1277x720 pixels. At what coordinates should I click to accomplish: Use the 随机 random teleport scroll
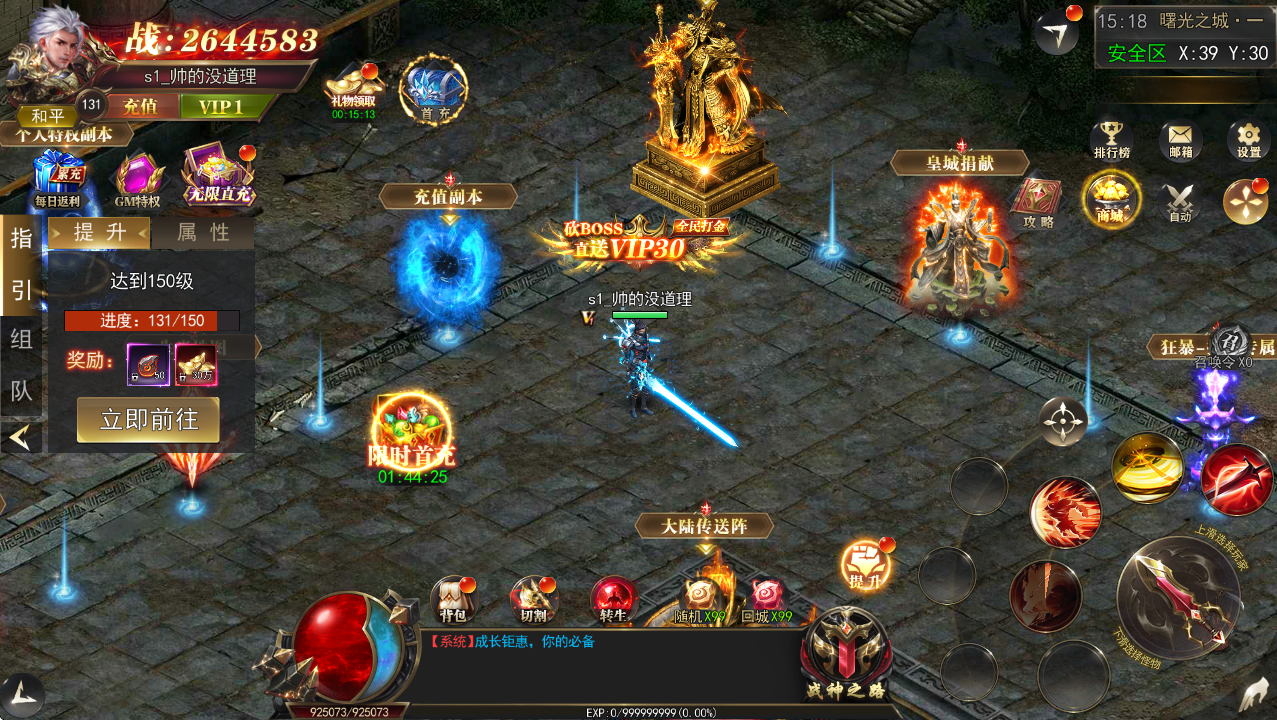coord(698,600)
